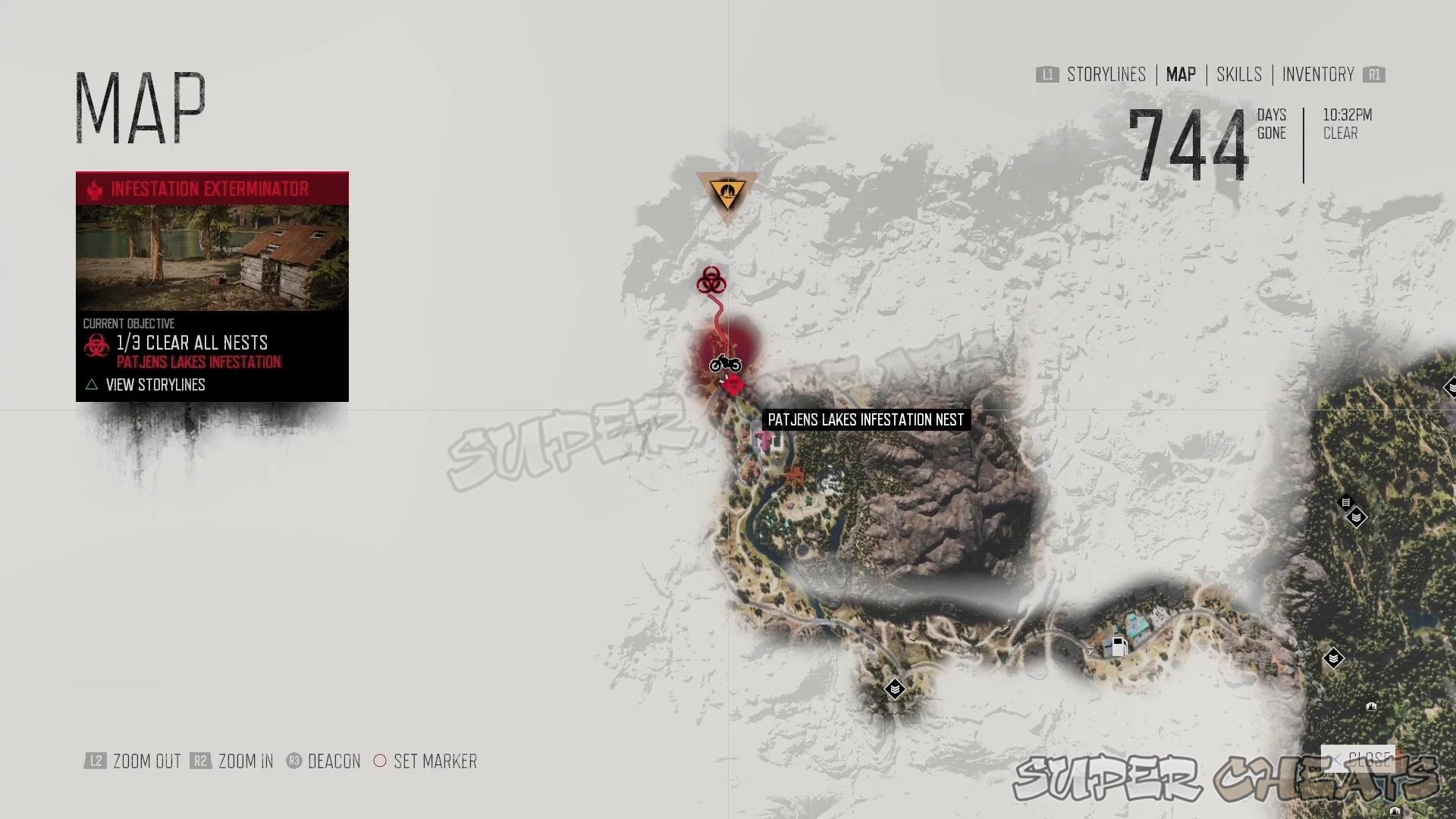The height and width of the screenshot is (819, 1456).
Task: Click the triangle icon beside View Storylines
Action: click(x=91, y=384)
